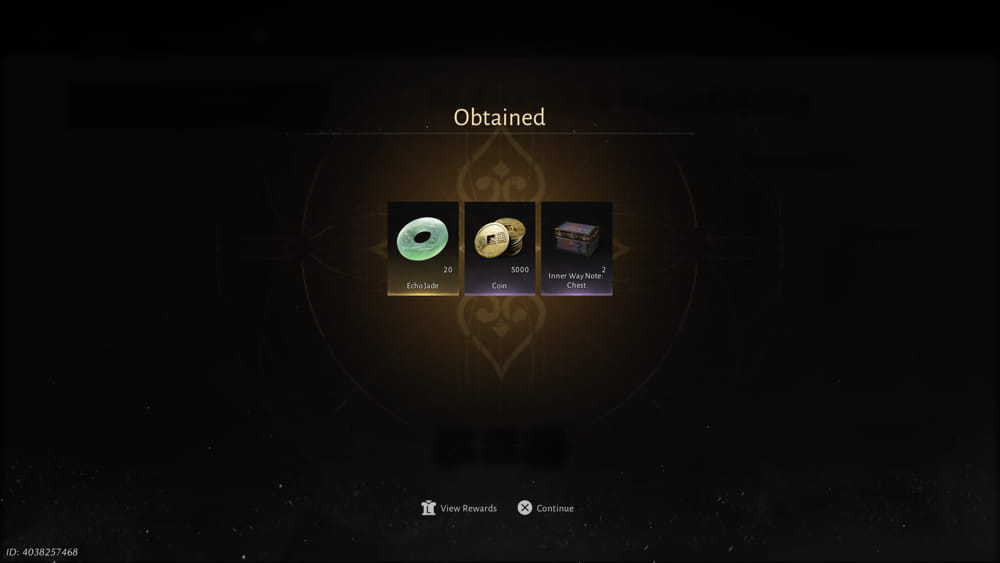
Task: Continue past the Obtained screen
Action: coord(546,508)
